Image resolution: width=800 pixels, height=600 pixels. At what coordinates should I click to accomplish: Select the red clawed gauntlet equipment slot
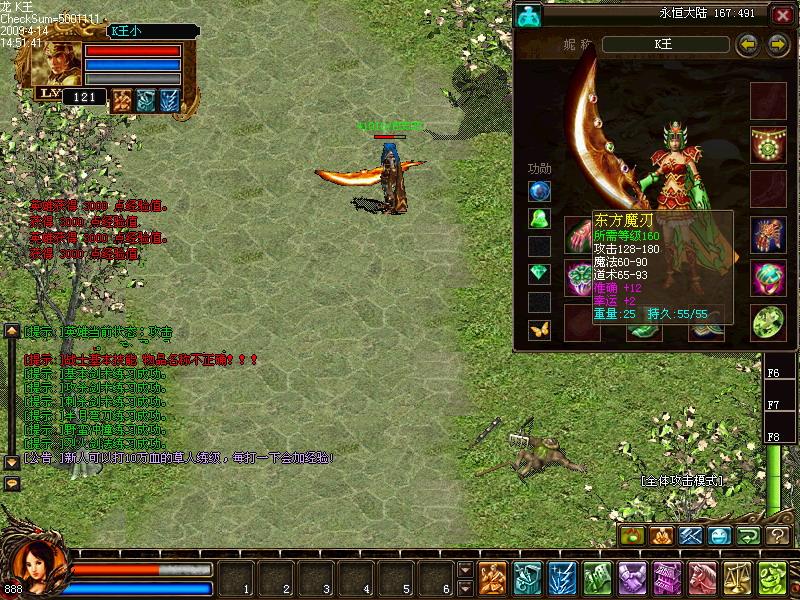click(x=767, y=235)
